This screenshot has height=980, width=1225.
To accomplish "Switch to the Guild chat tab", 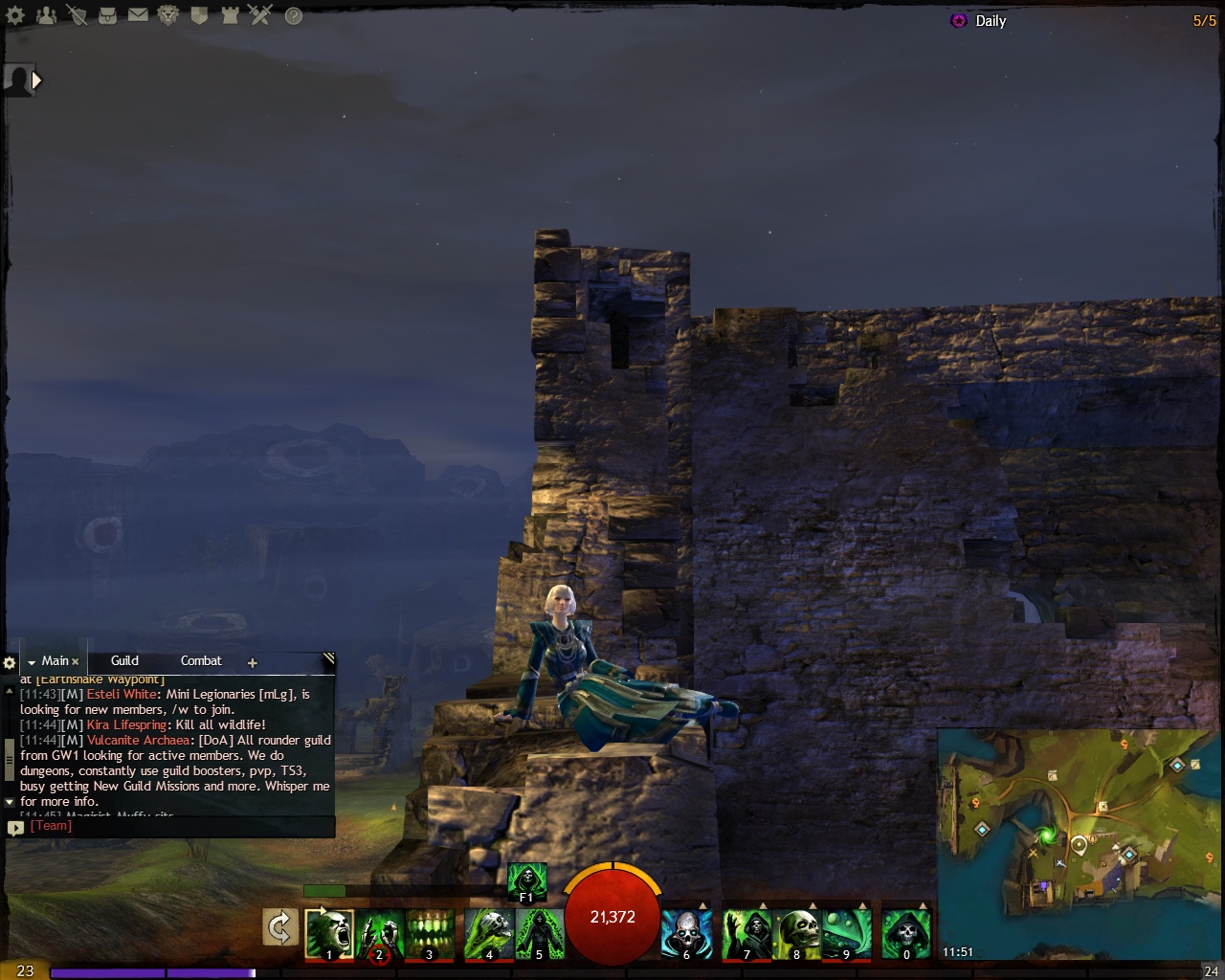I will click(124, 660).
